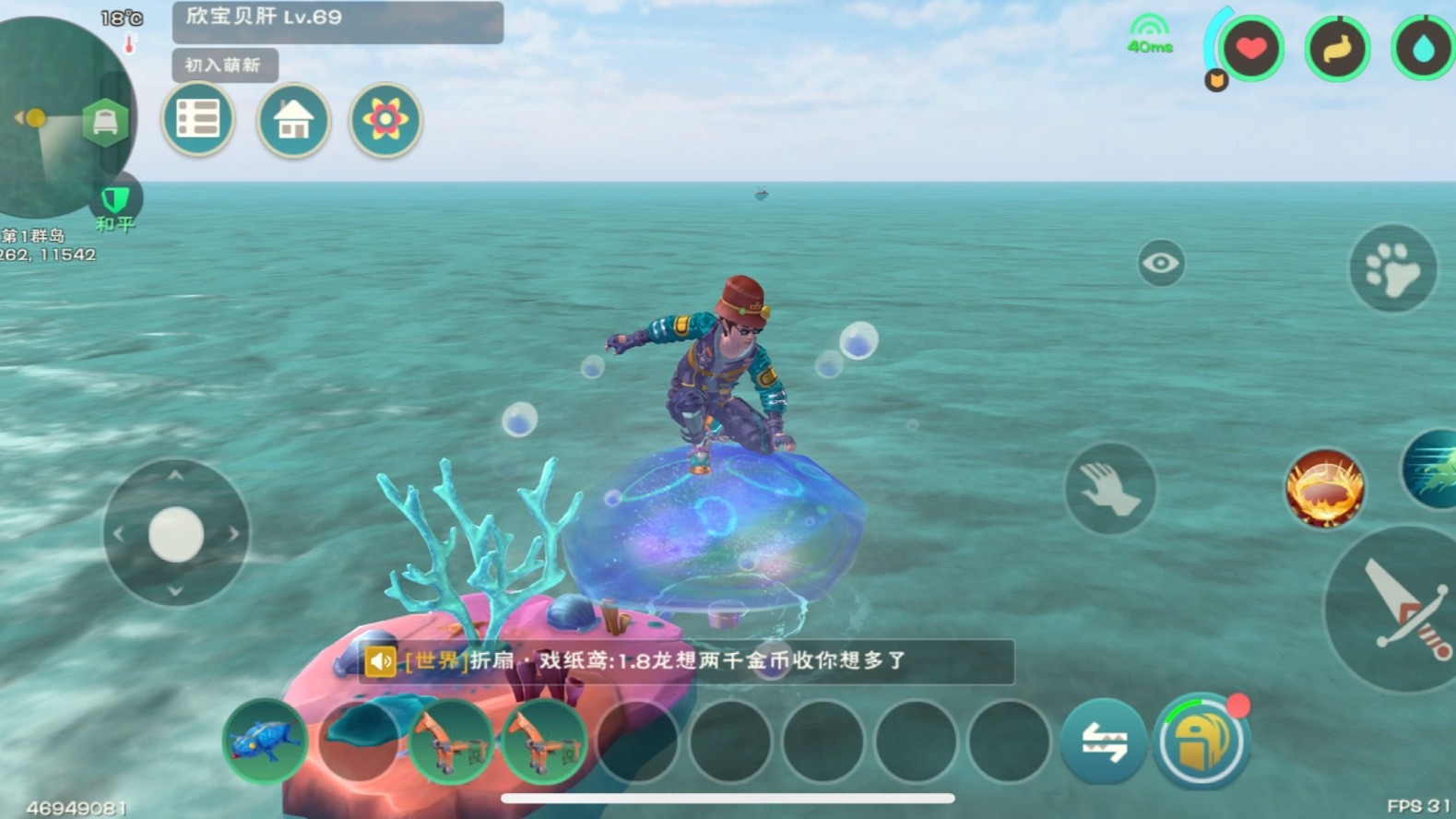Select the blue fish in the first hotbar slot

265,741
